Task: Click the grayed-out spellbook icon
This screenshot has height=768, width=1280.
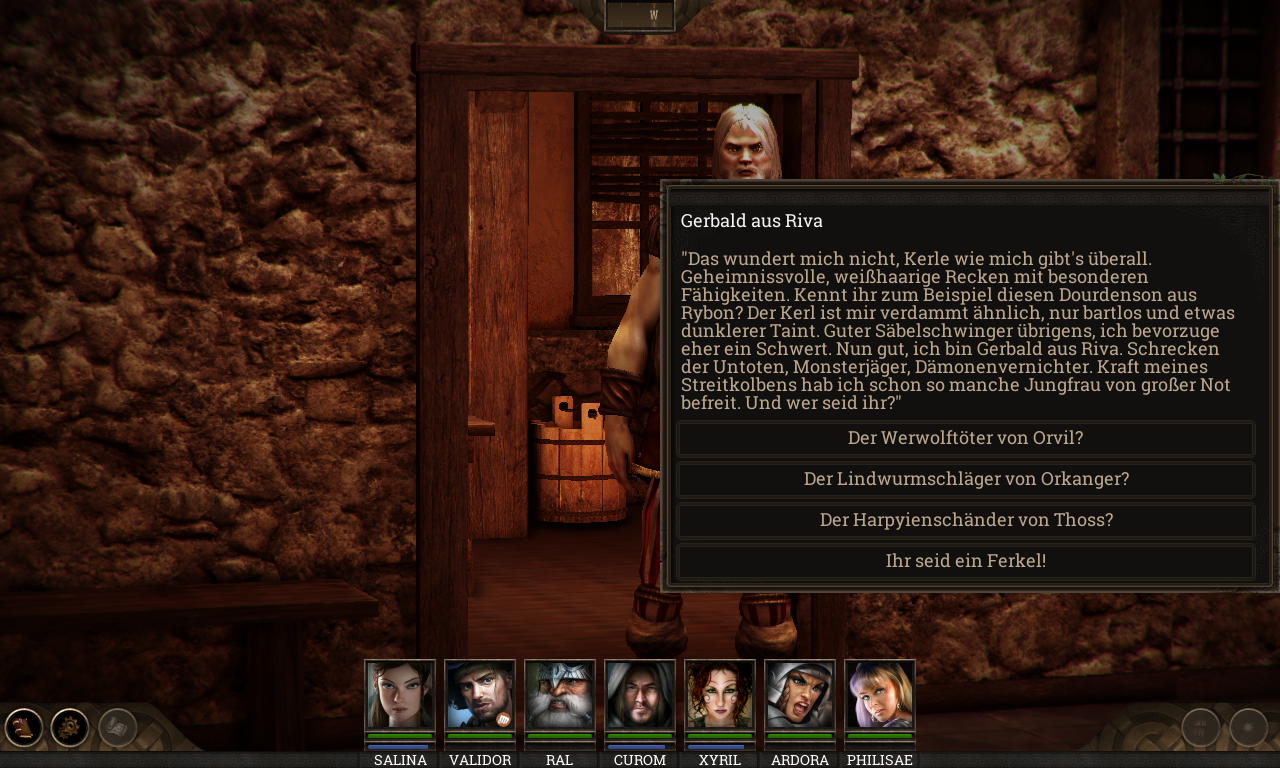Action: click(x=115, y=727)
